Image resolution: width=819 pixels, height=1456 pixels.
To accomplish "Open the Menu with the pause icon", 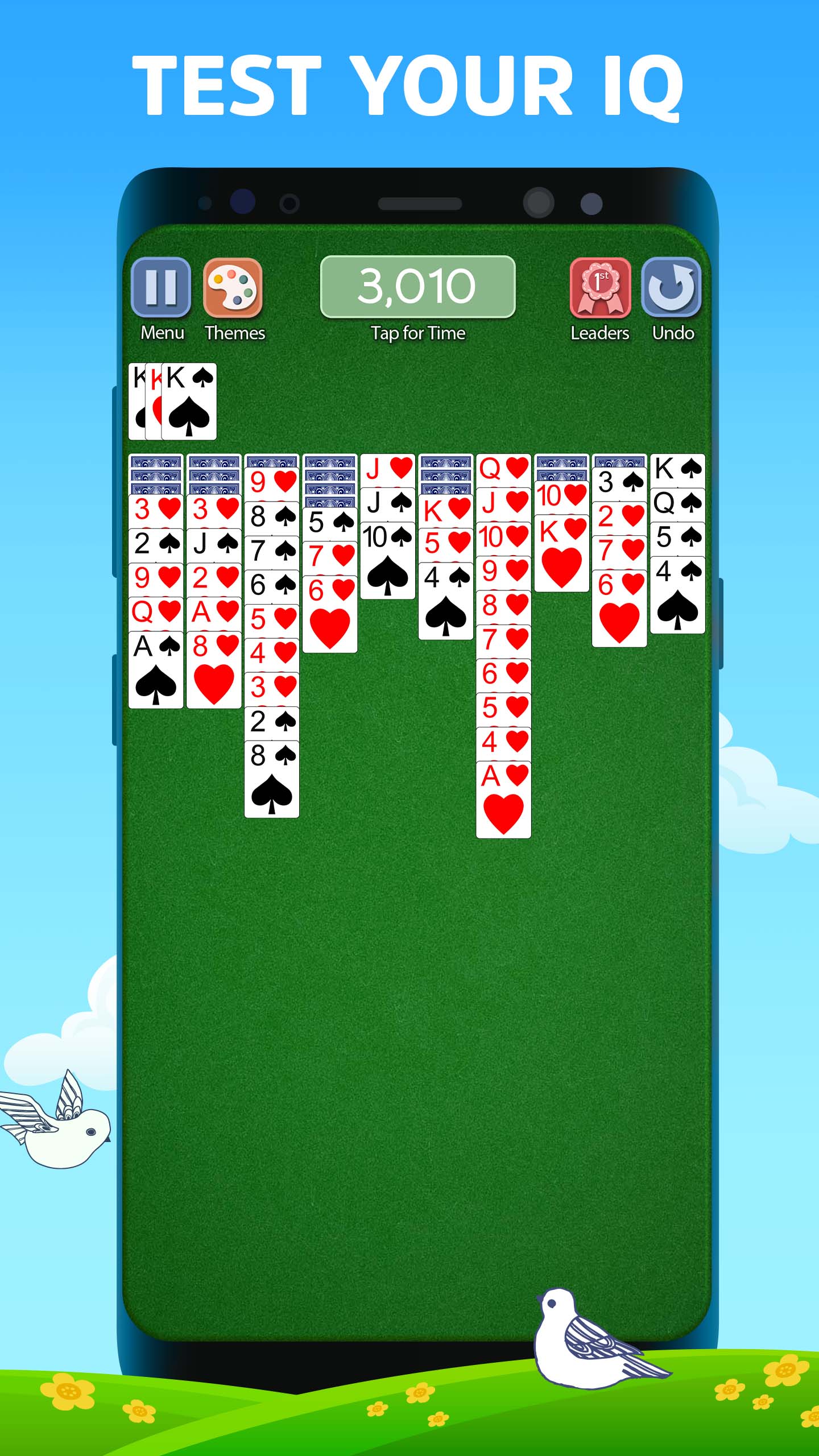I will 162,287.
